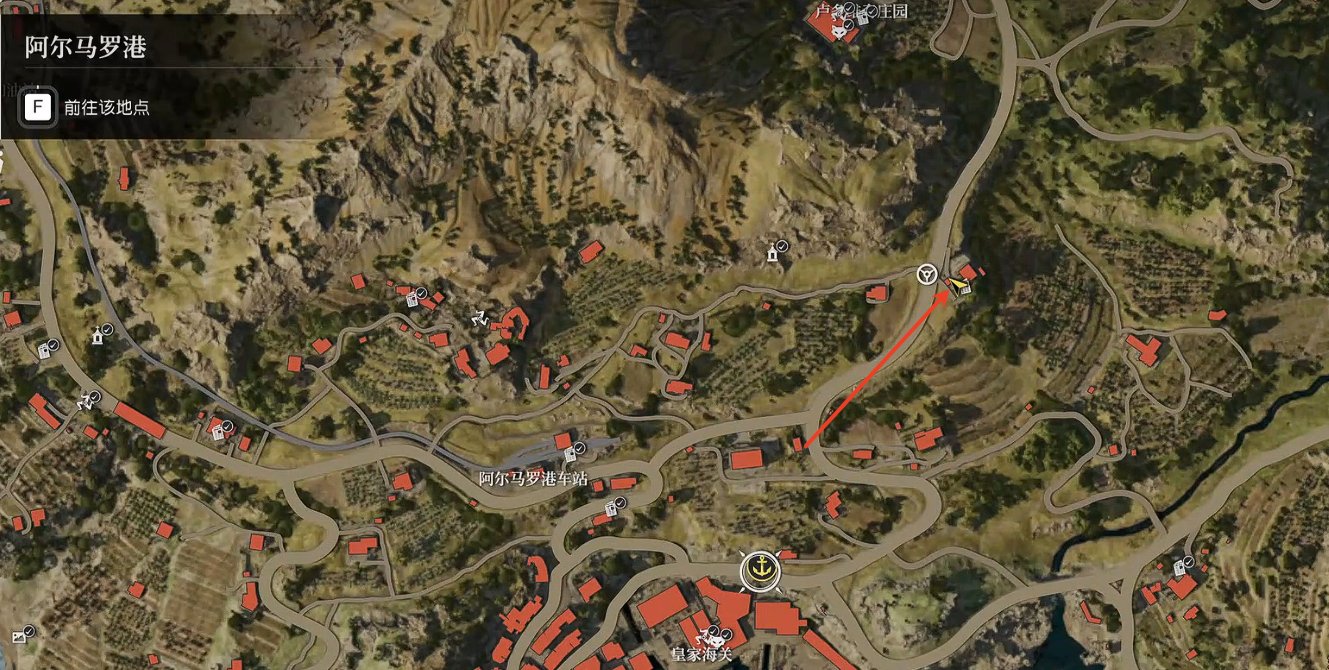Select the anchor port marker

click(x=760, y=570)
